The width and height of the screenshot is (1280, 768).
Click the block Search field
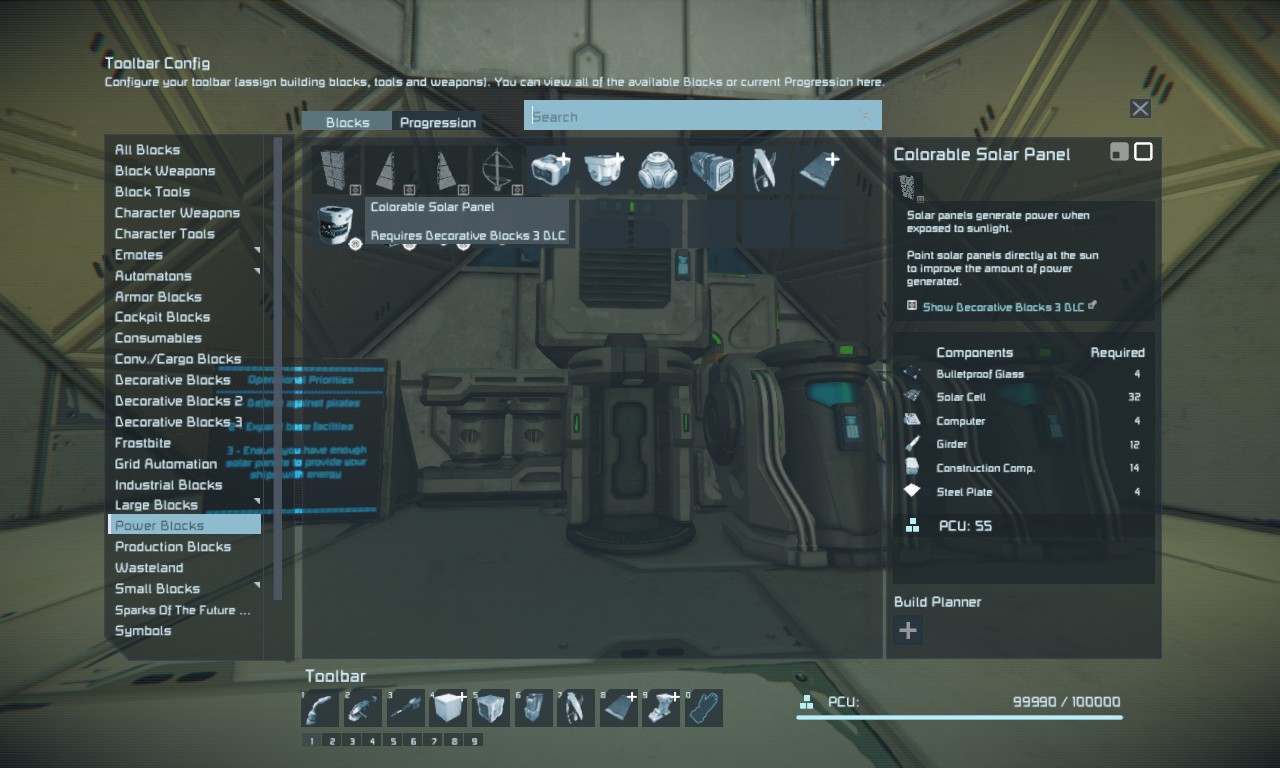[700, 116]
